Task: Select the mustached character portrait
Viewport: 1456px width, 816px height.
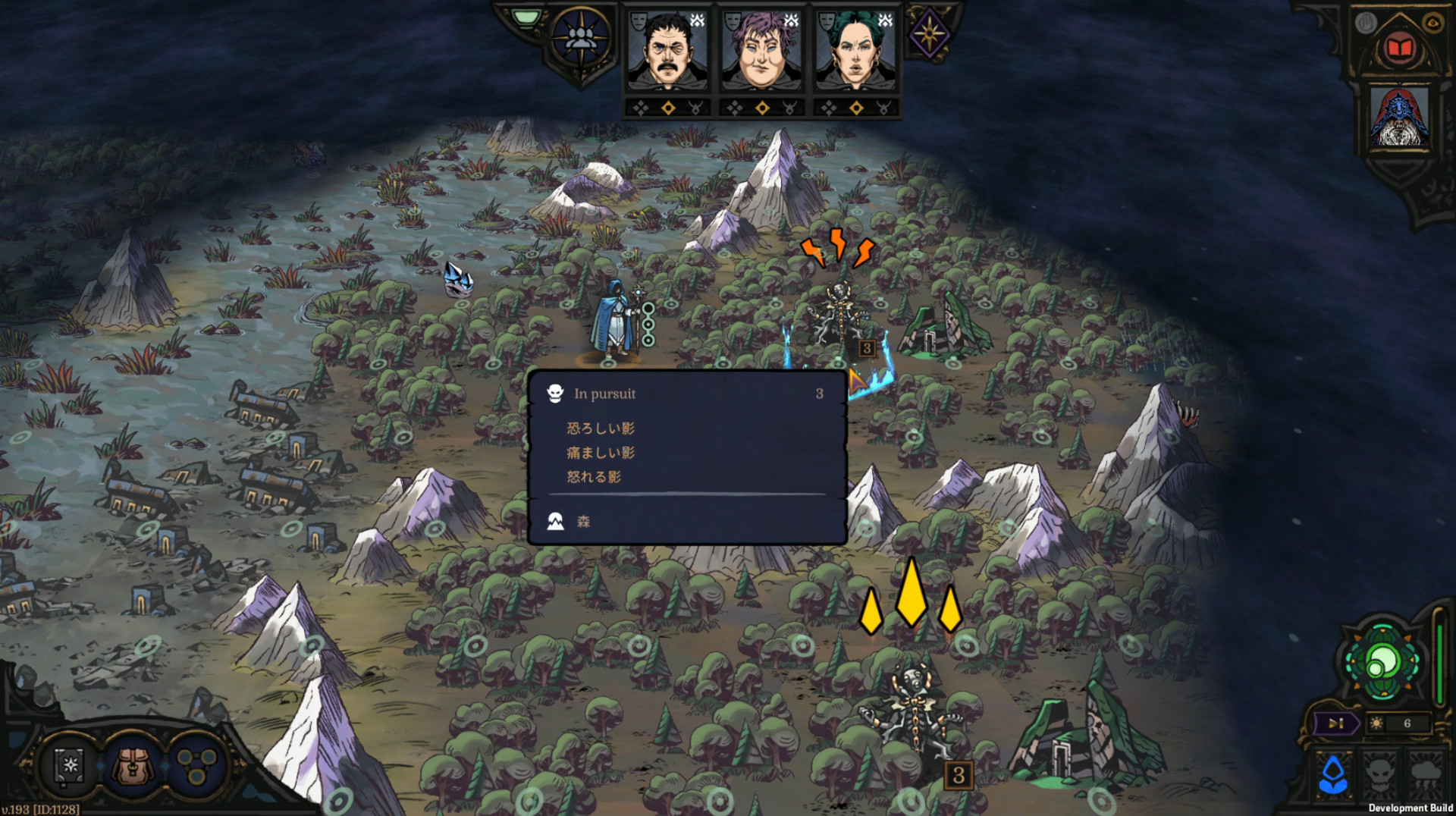Action: point(667,53)
